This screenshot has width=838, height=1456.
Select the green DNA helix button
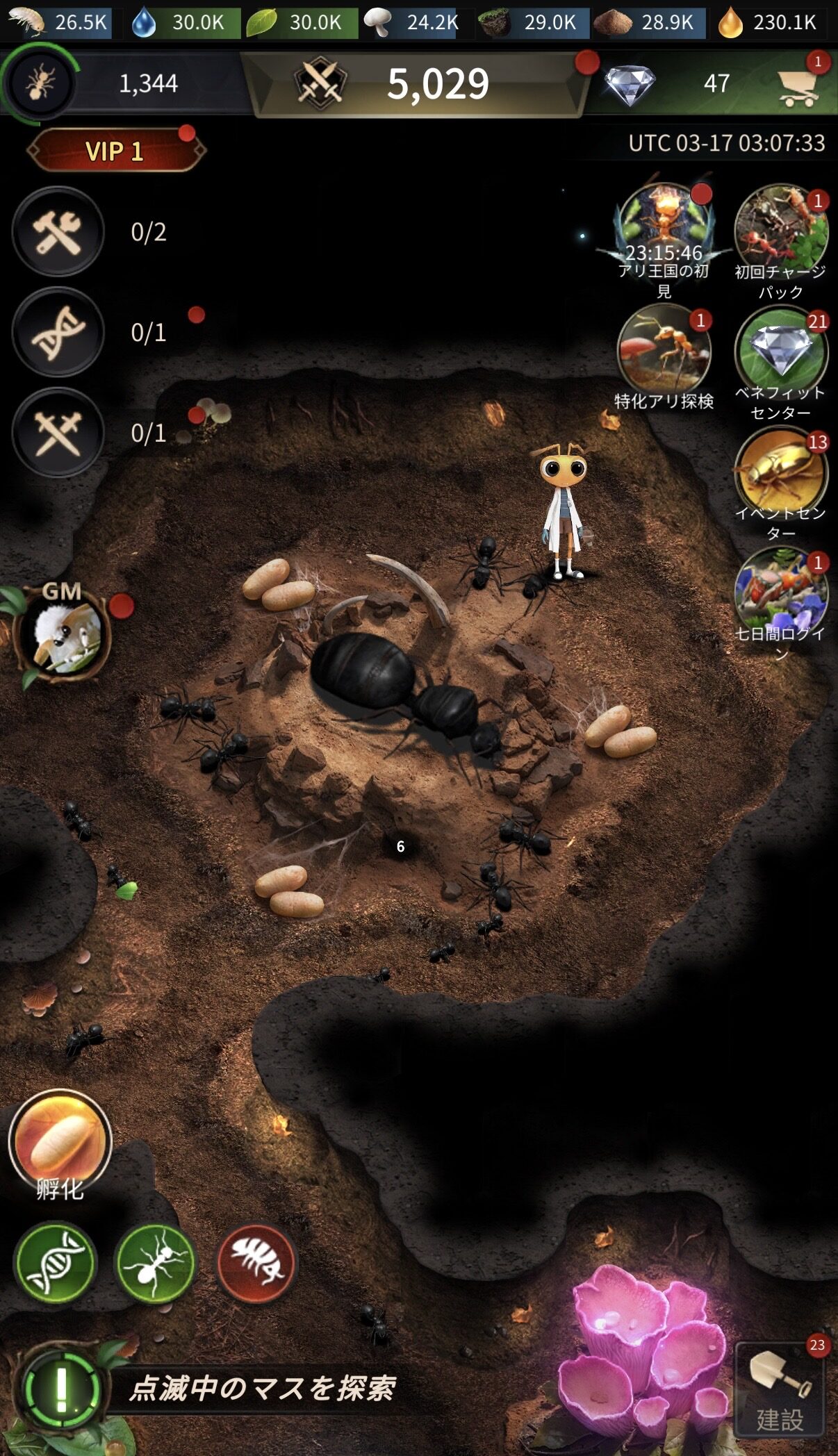(x=56, y=1262)
